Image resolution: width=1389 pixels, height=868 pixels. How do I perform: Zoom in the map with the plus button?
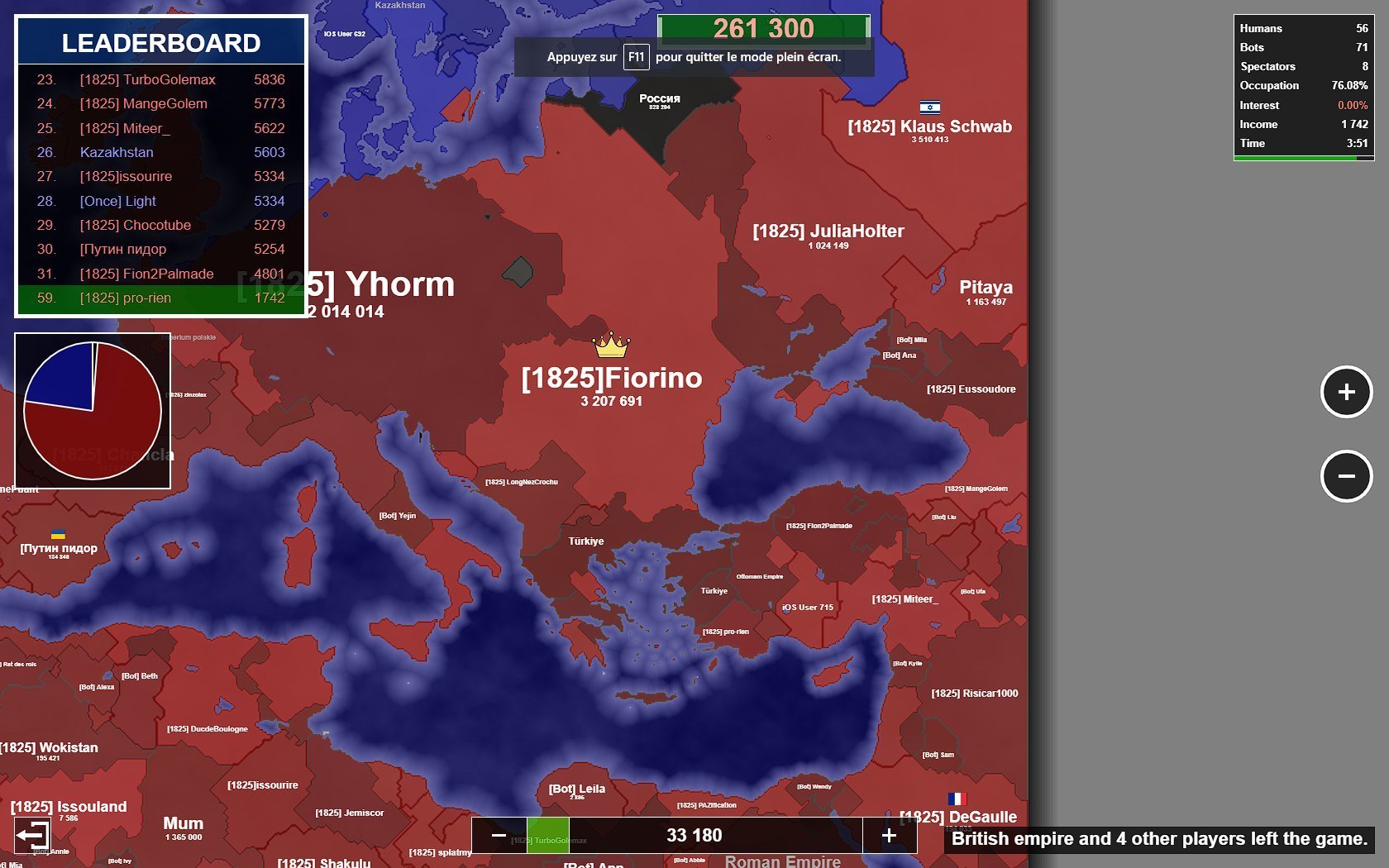pos(1346,392)
